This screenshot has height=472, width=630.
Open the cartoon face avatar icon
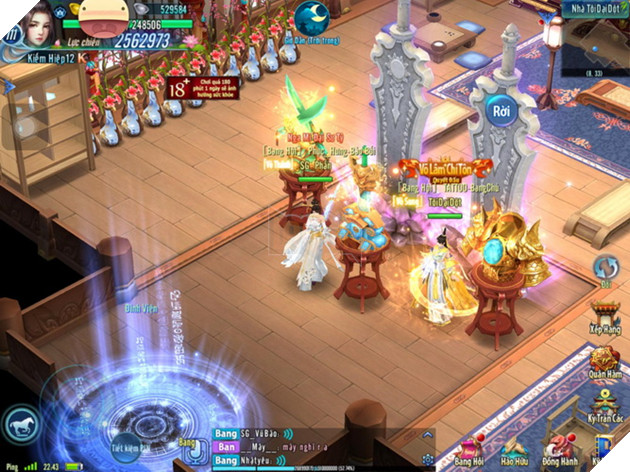[x=99, y=18]
